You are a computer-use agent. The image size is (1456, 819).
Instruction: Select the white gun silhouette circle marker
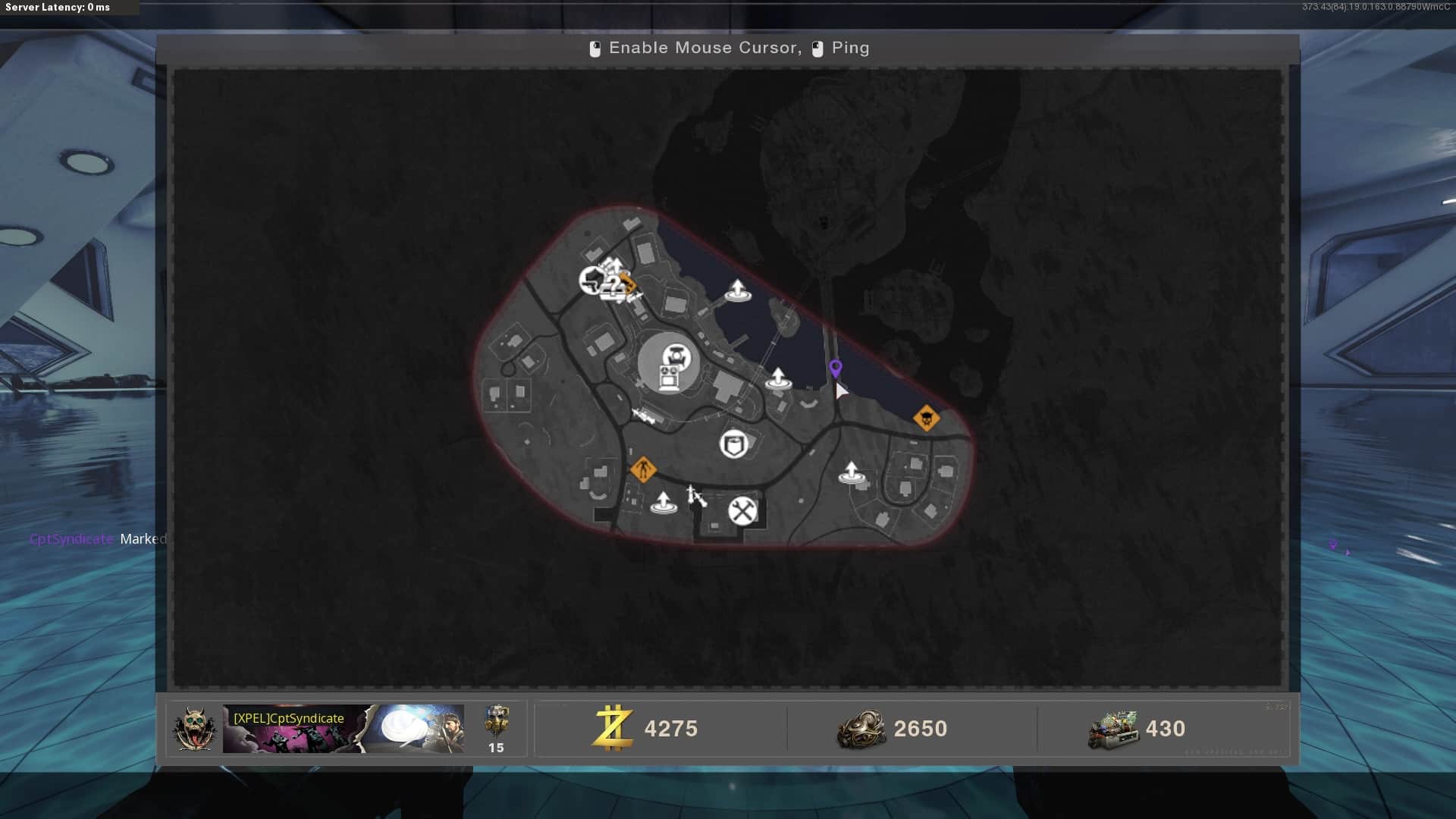[591, 281]
